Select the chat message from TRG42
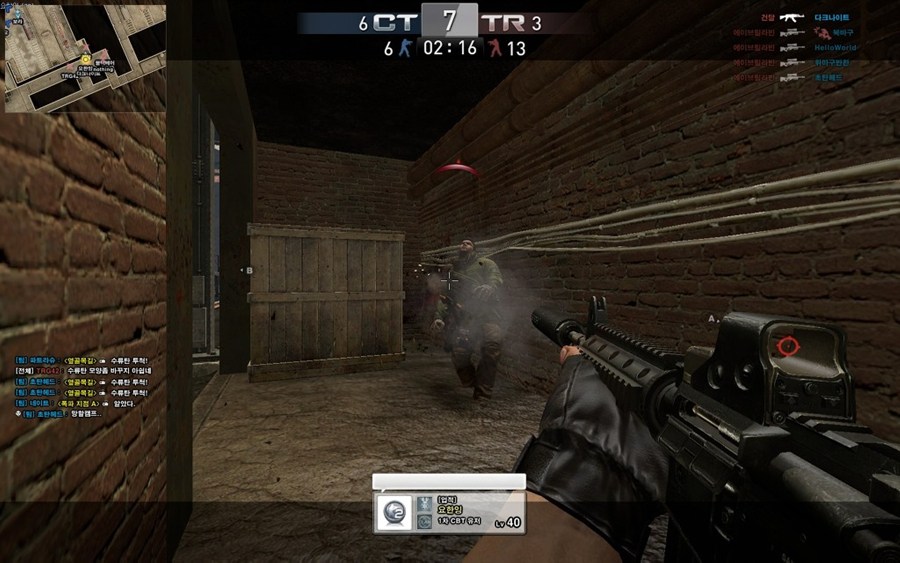The height and width of the screenshot is (563, 900). [x=83, y=370]
